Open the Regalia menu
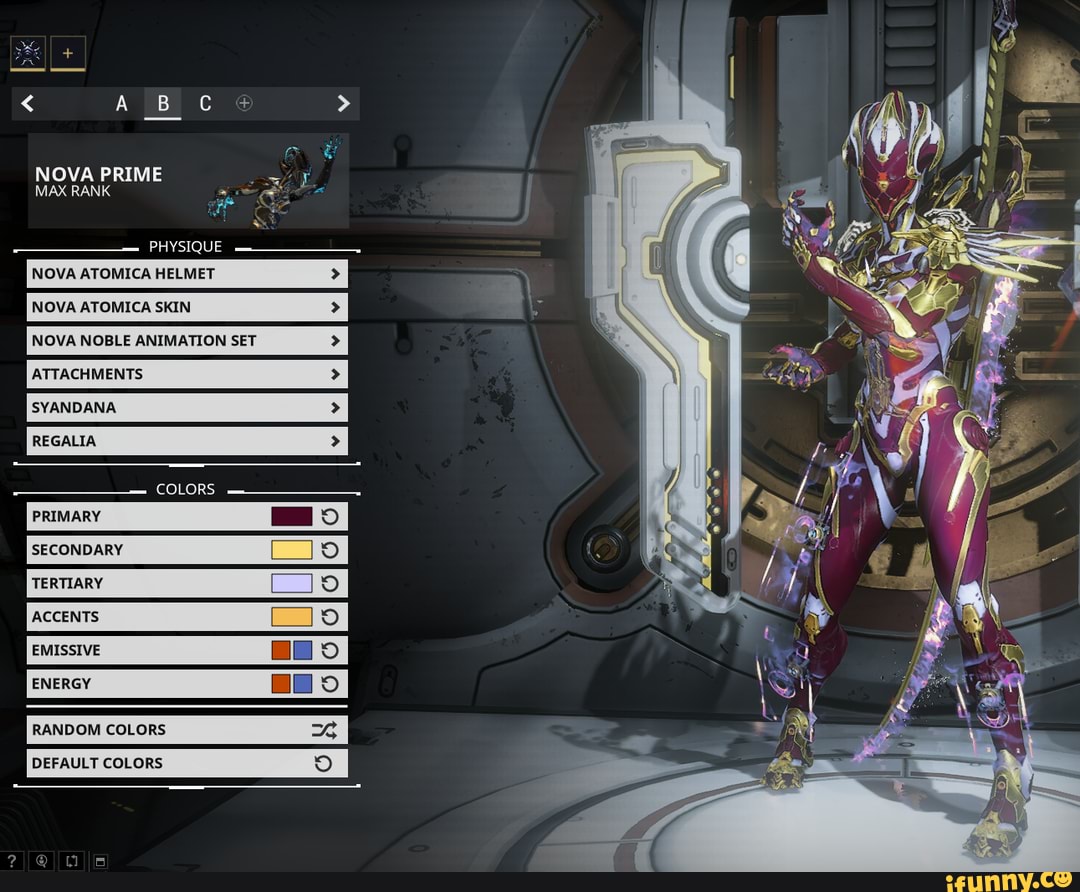The width and height of the screenshot is (1080, 892). click(x=187, y=441)
